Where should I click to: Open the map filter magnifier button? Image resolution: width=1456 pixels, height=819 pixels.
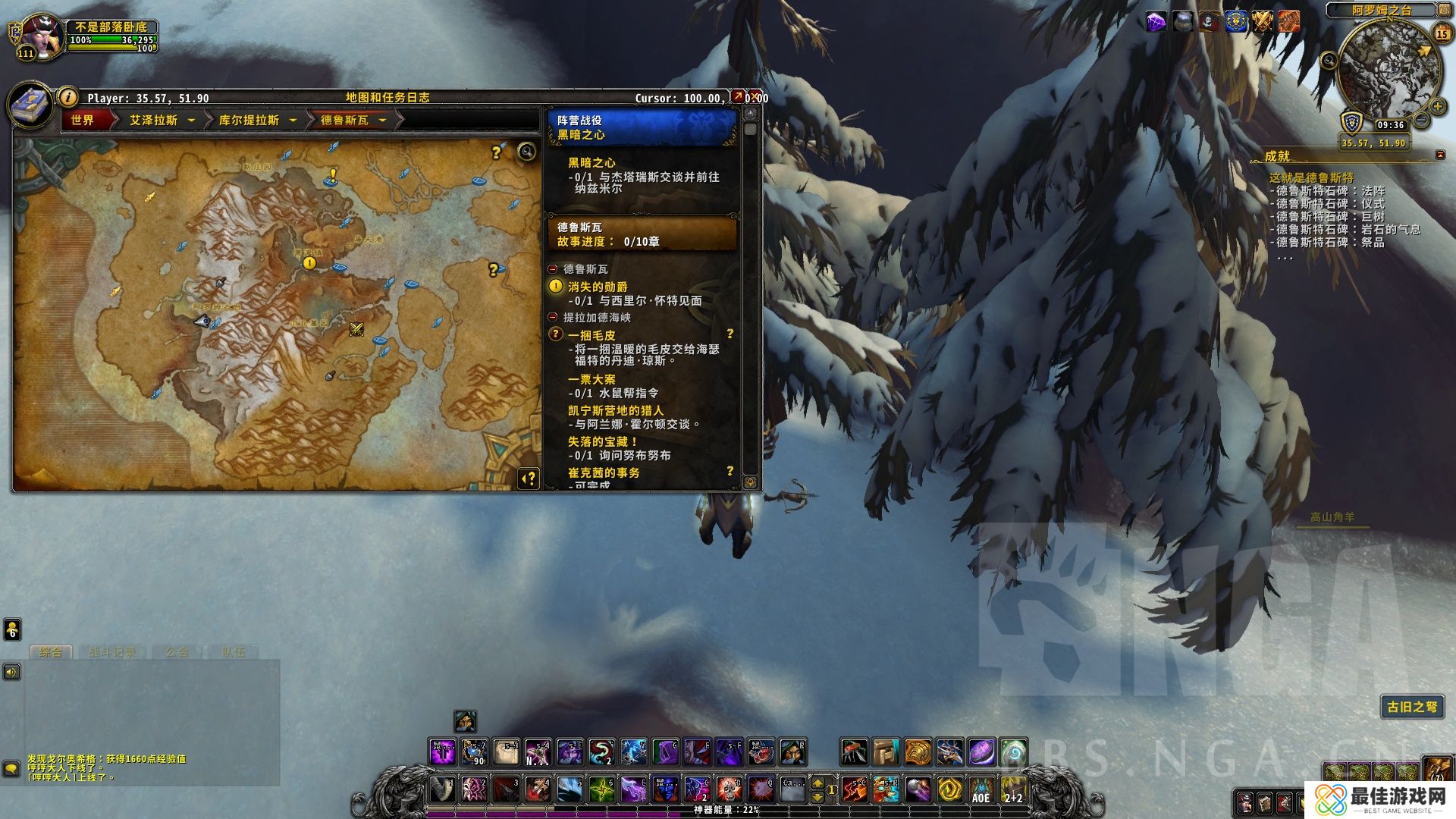[x=526, y=152]
